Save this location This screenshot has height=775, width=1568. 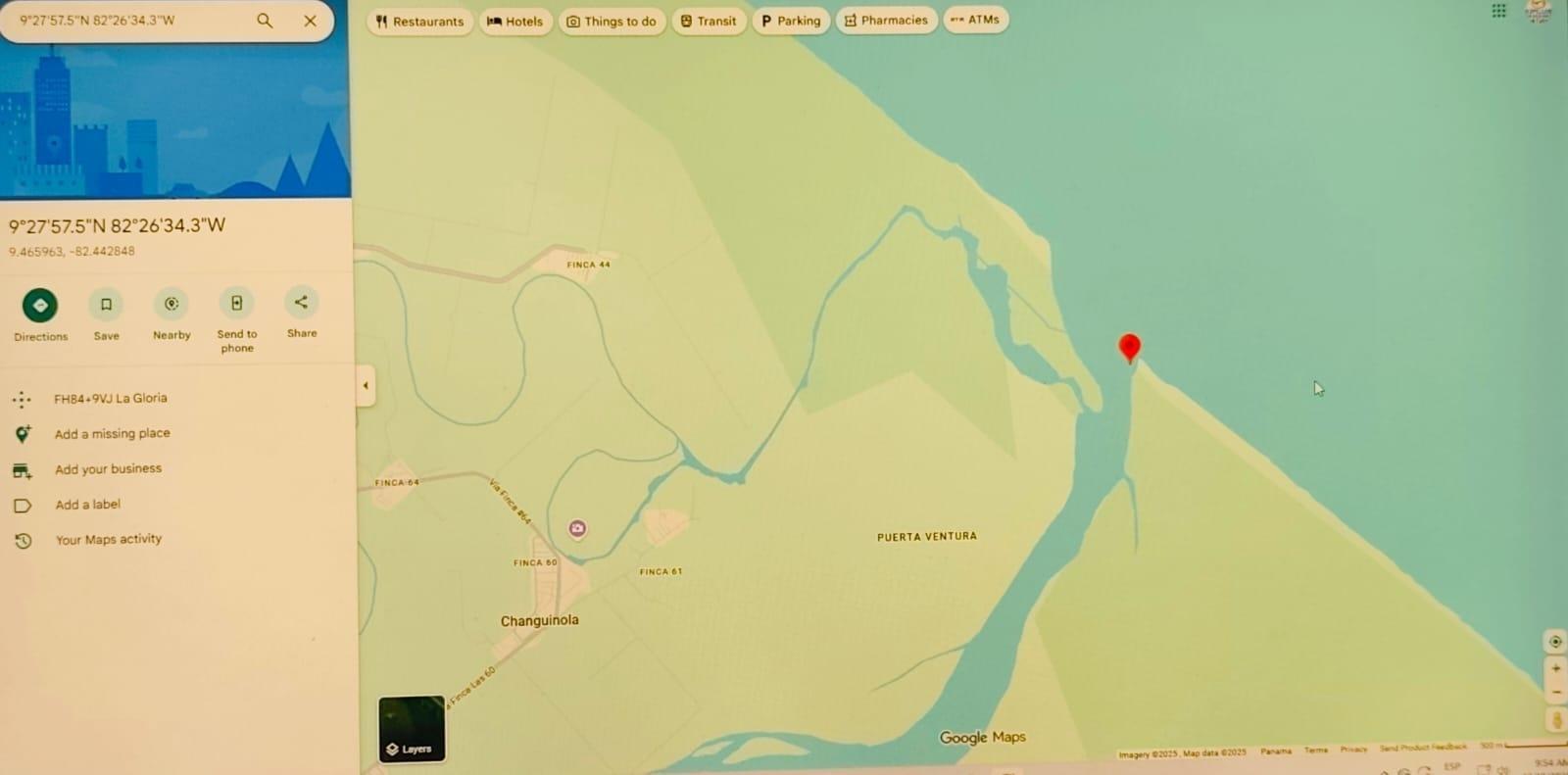coord(106,305)
